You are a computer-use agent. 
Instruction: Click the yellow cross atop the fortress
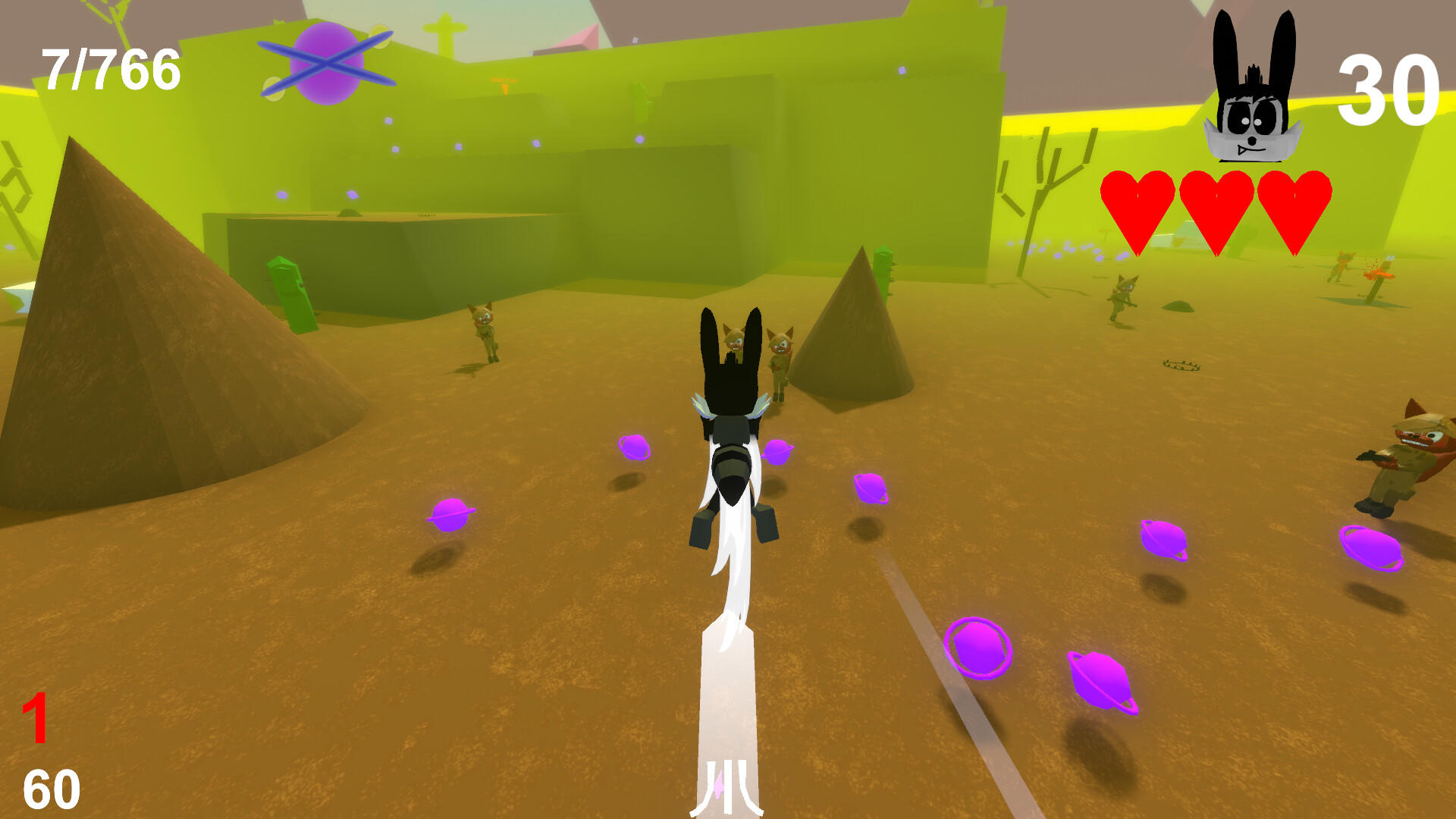[x=446, y=27]
